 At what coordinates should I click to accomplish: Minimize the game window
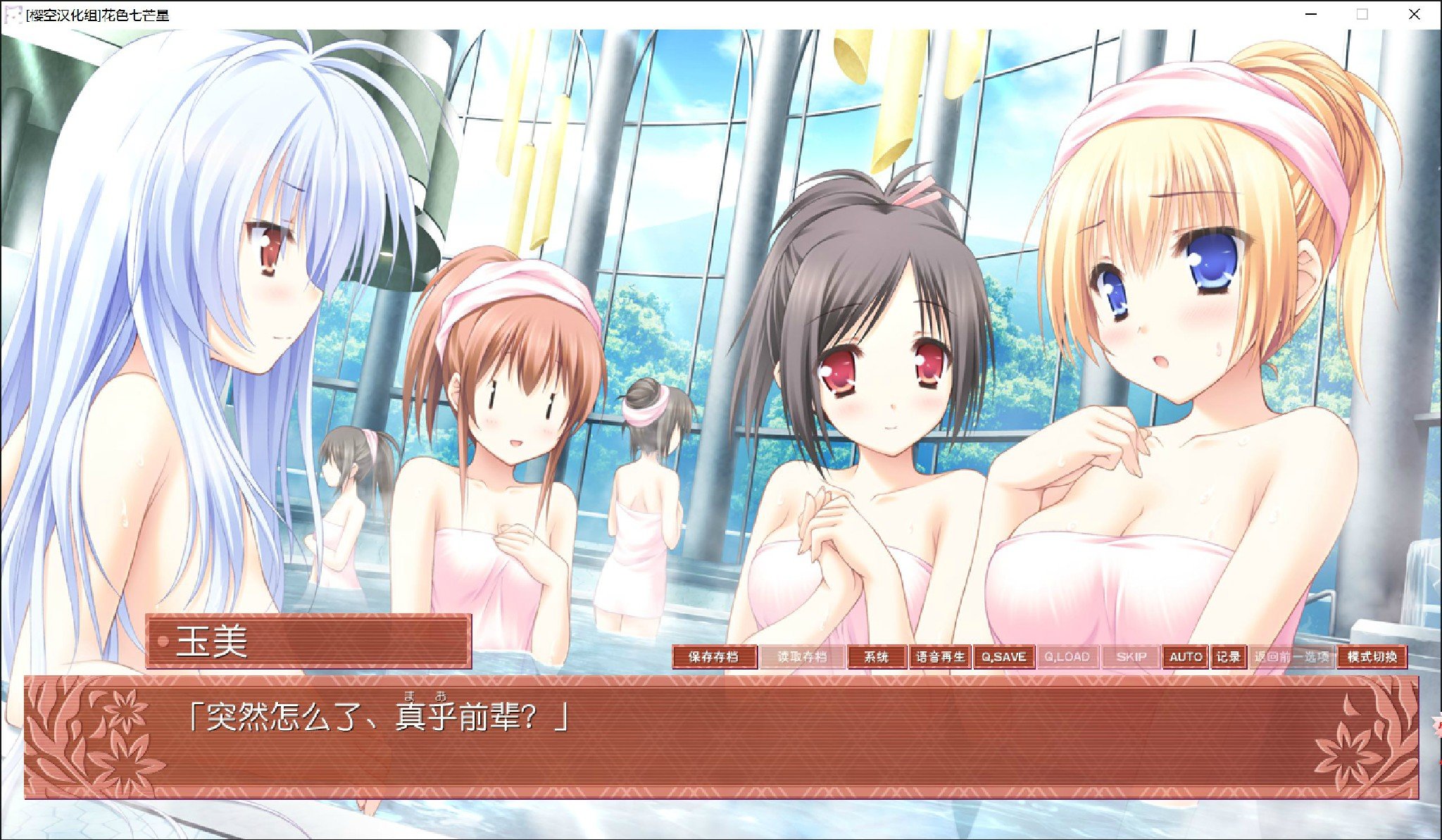(1311, 14)
